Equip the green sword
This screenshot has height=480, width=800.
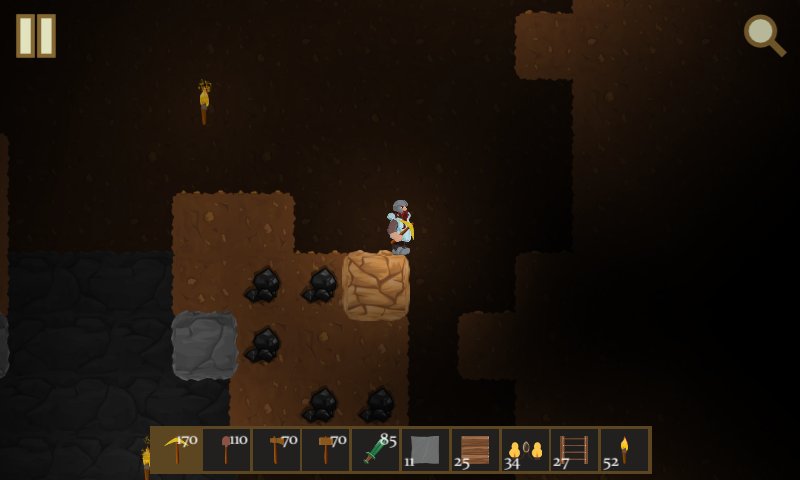[376, 450]
